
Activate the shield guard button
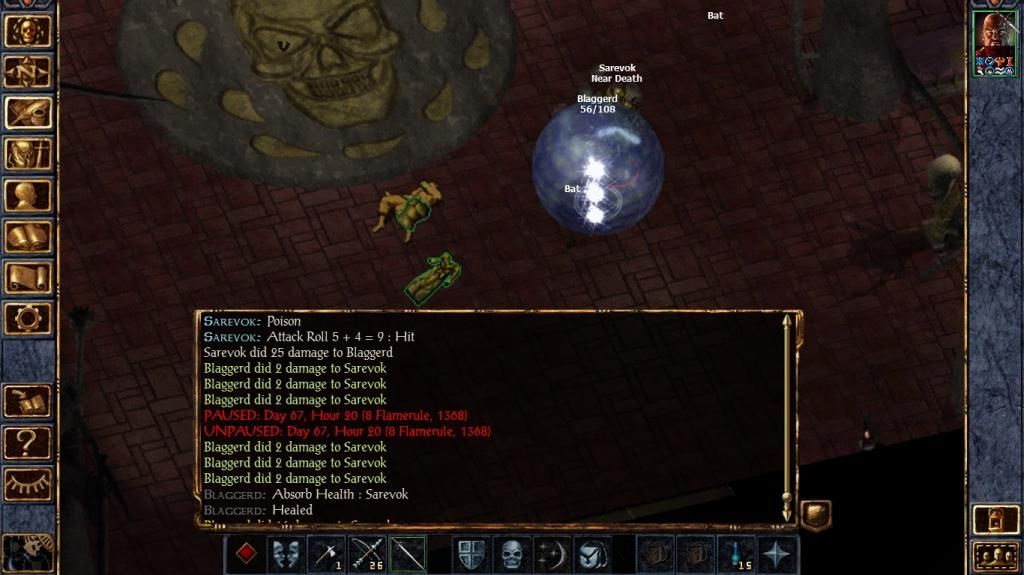(x=471, y=554)
